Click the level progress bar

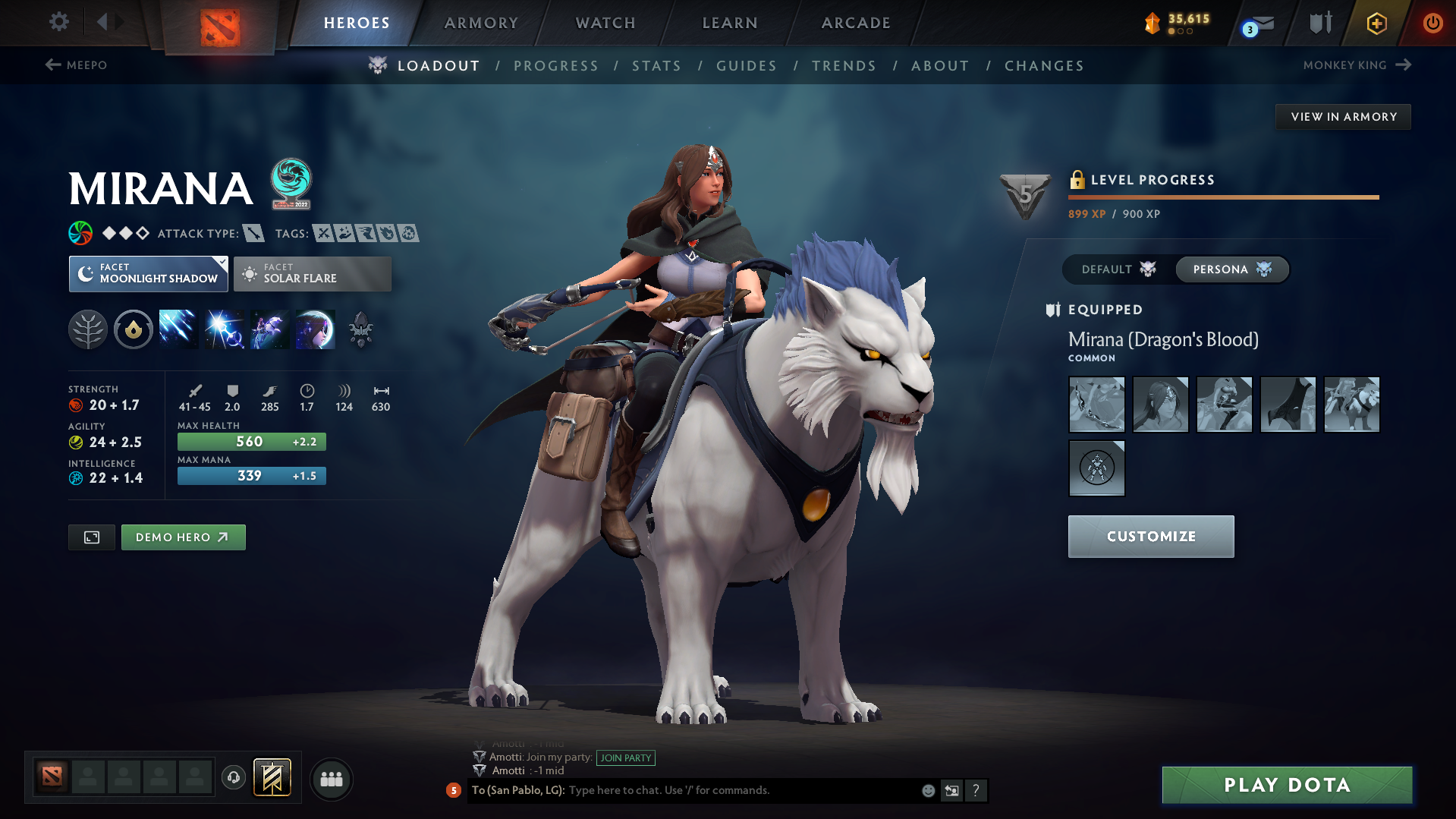click(1222, 197)
